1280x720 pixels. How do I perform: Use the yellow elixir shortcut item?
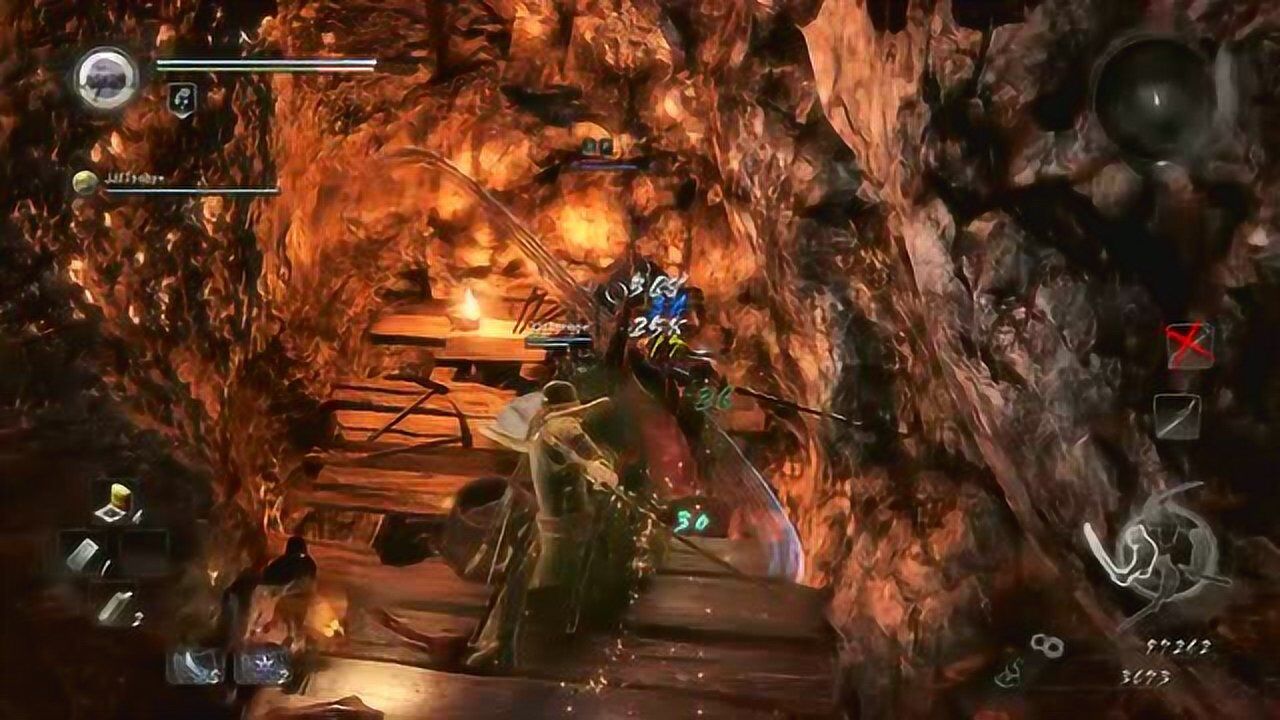[x=119, y=501]
